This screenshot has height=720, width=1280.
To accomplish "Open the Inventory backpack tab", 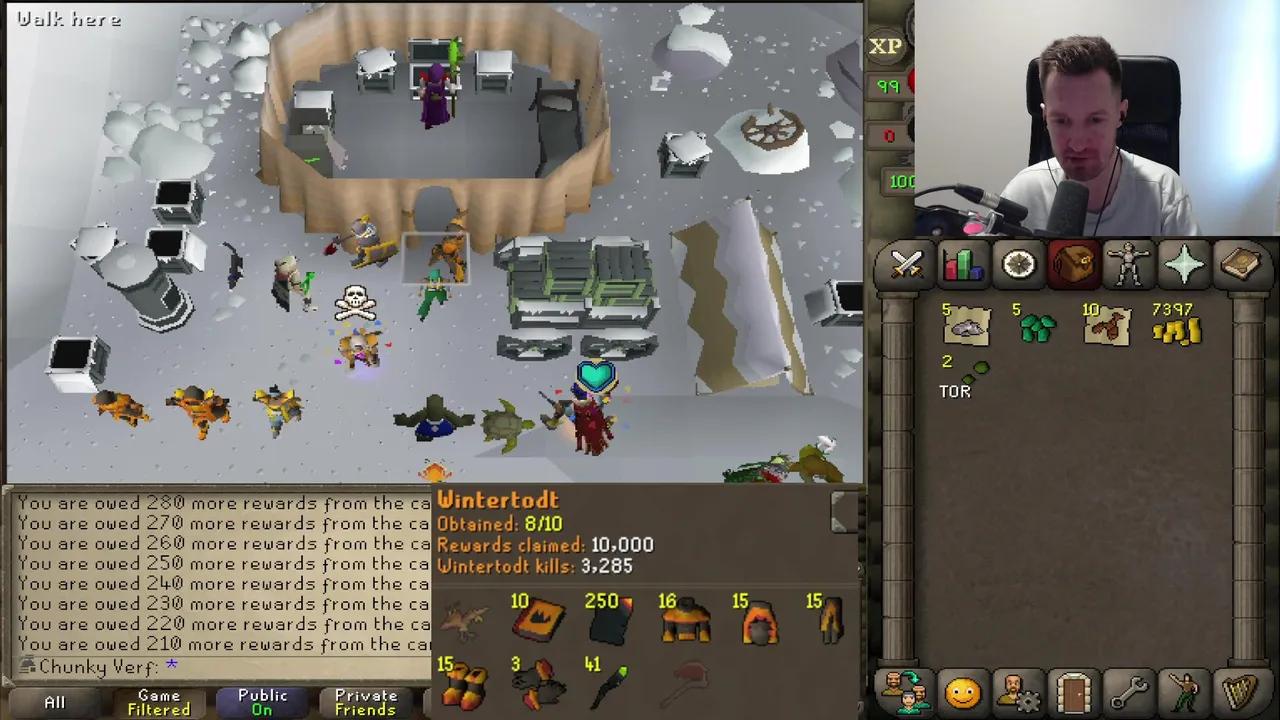I will [x=1073, y=264].
